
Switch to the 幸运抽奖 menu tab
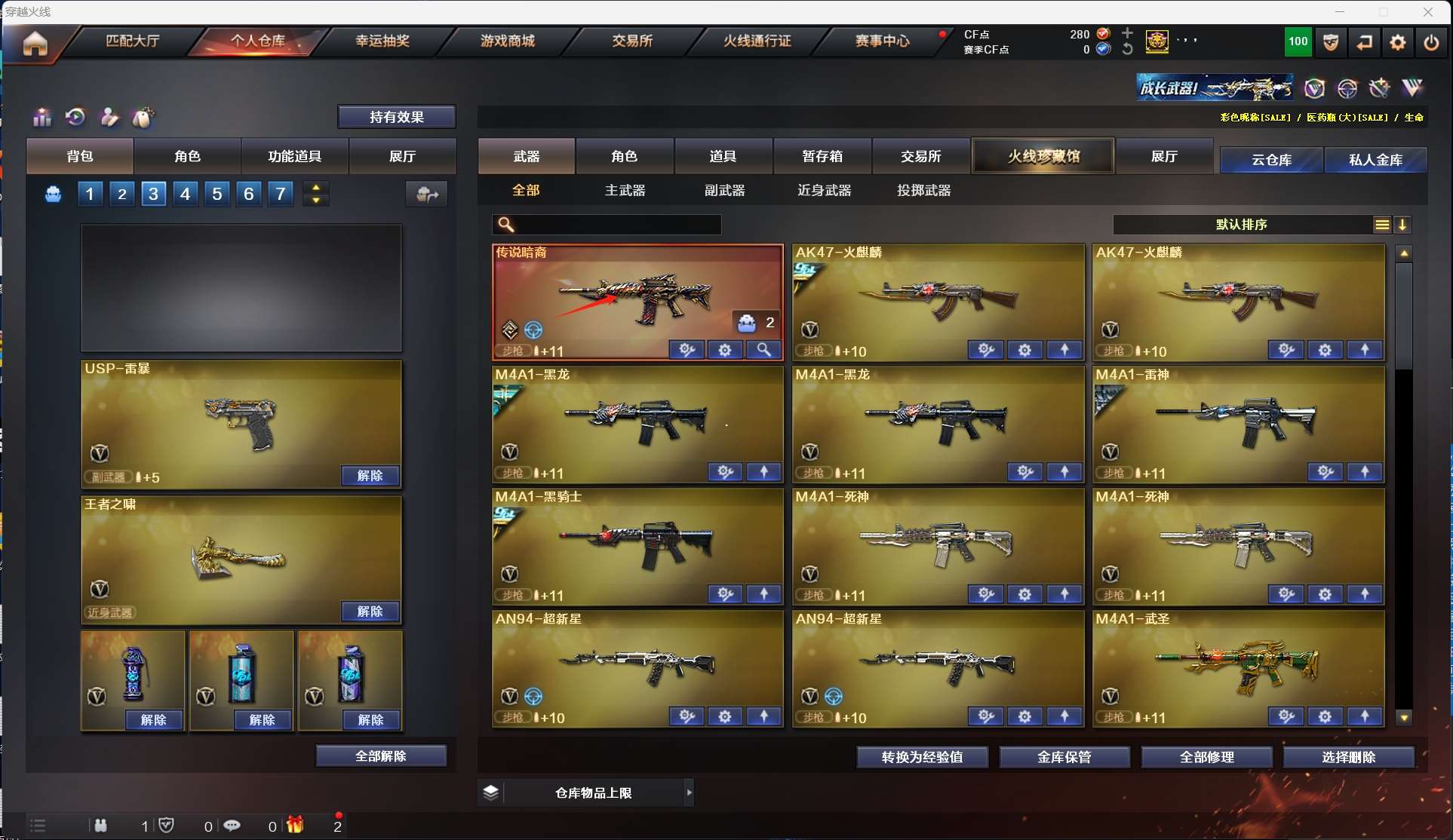coord(383,41)
